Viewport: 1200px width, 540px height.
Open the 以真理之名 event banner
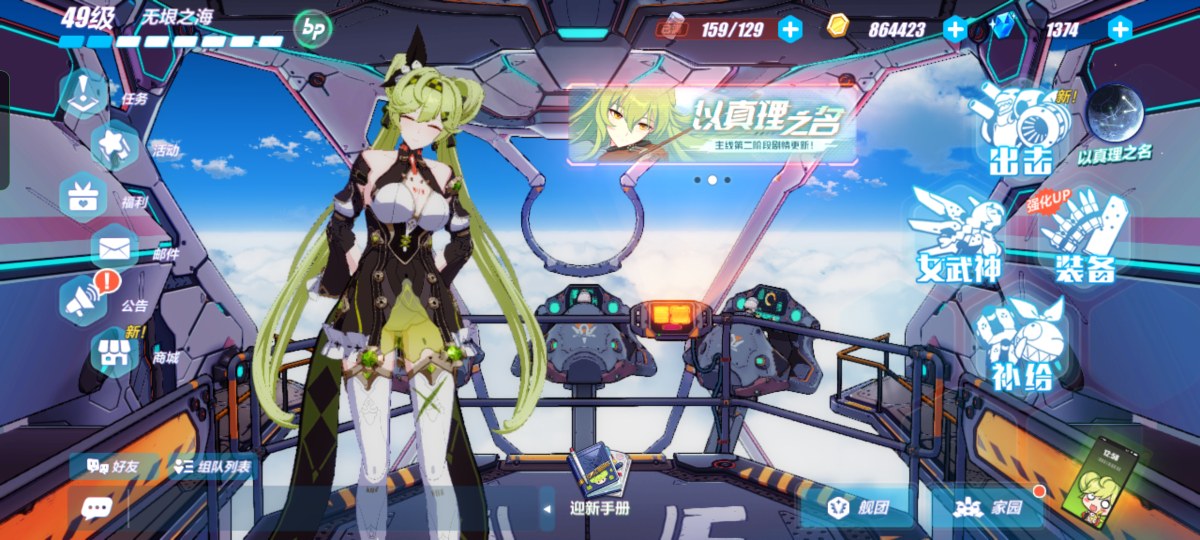[x=712, y=125]
